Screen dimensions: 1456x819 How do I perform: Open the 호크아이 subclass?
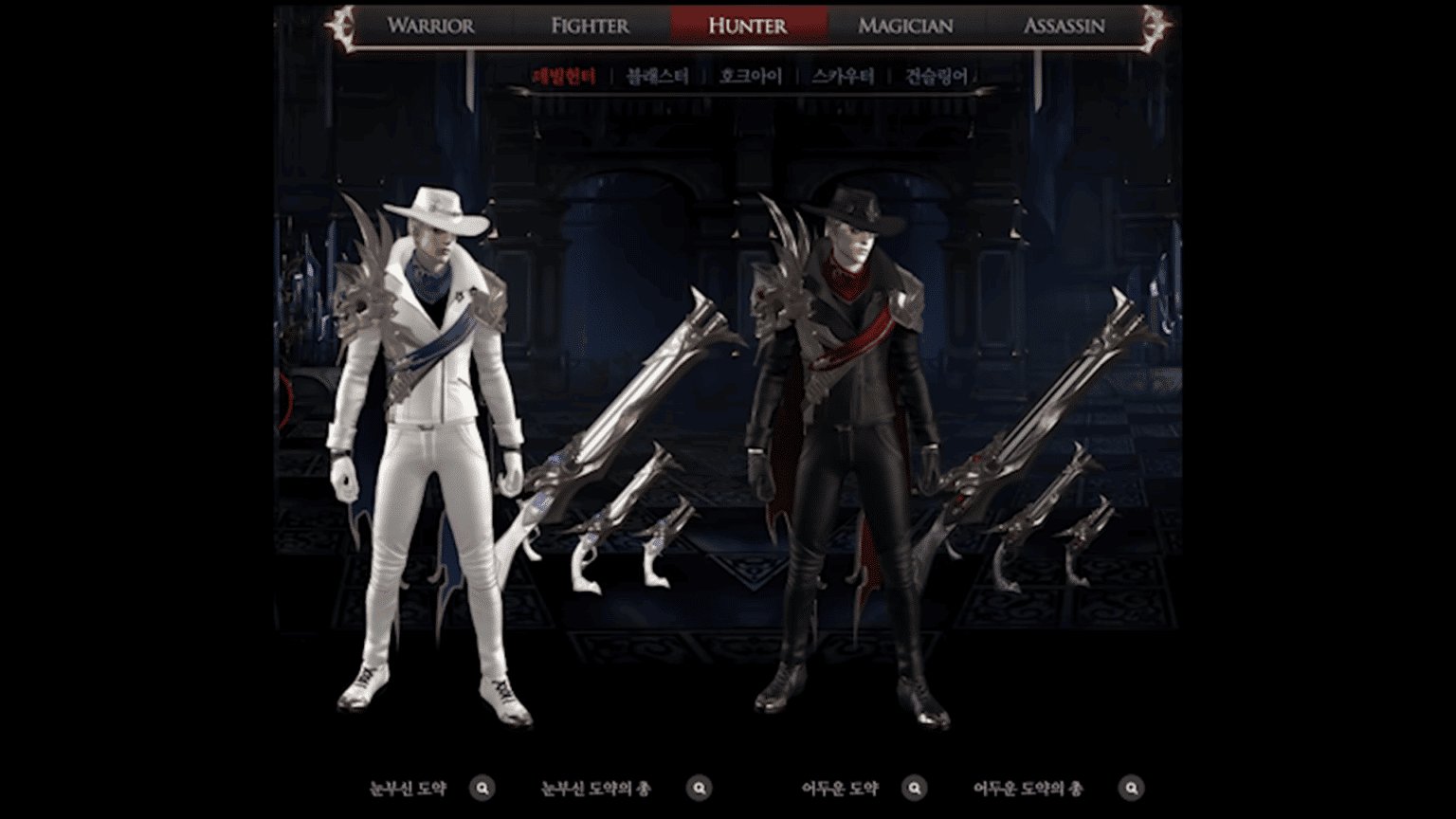[x=750, y=77]
